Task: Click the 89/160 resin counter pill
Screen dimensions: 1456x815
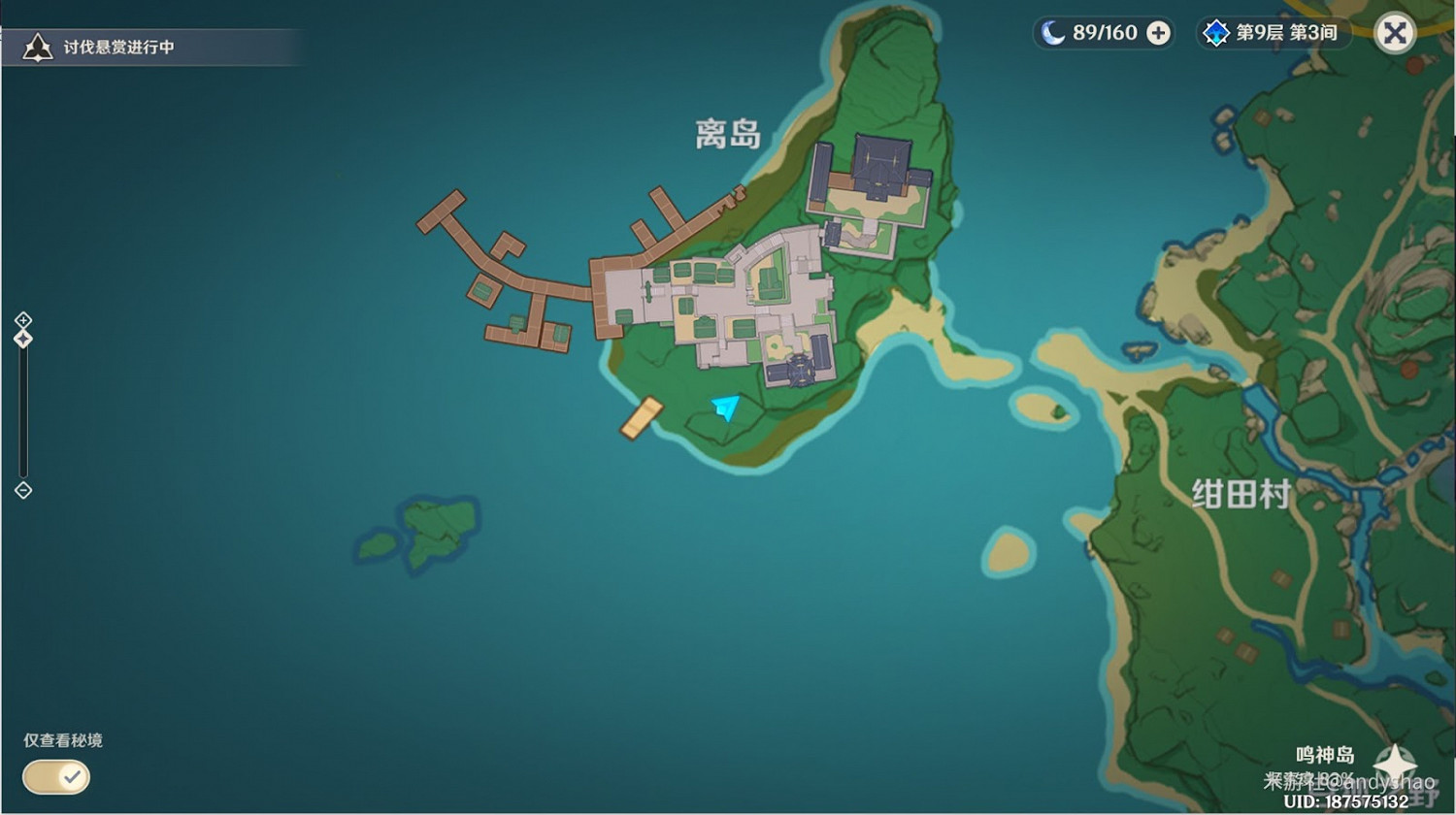Action: (x=1104, y=32)
